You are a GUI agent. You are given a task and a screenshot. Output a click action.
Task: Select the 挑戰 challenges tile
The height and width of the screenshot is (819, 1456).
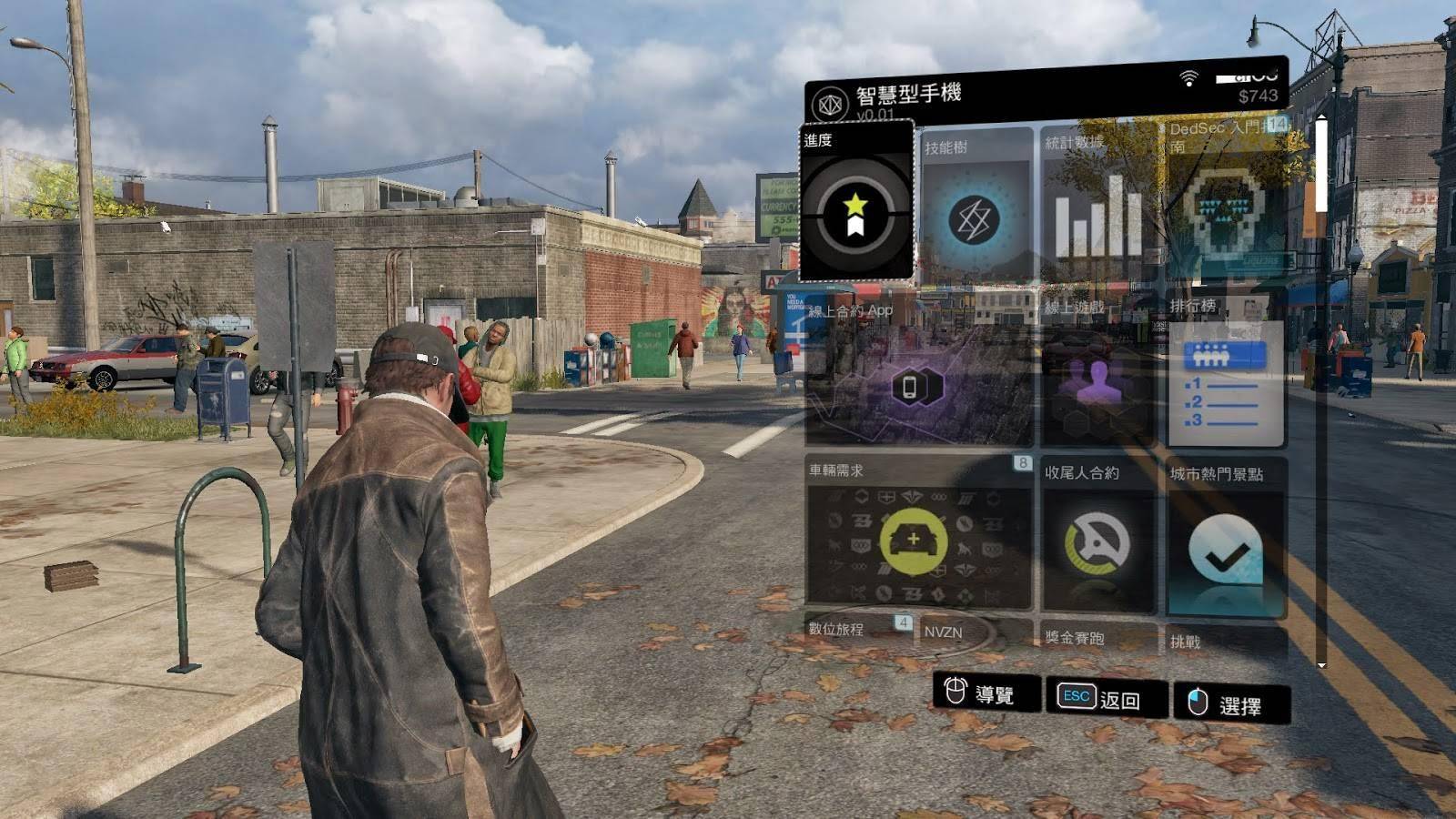point(1226,642)
